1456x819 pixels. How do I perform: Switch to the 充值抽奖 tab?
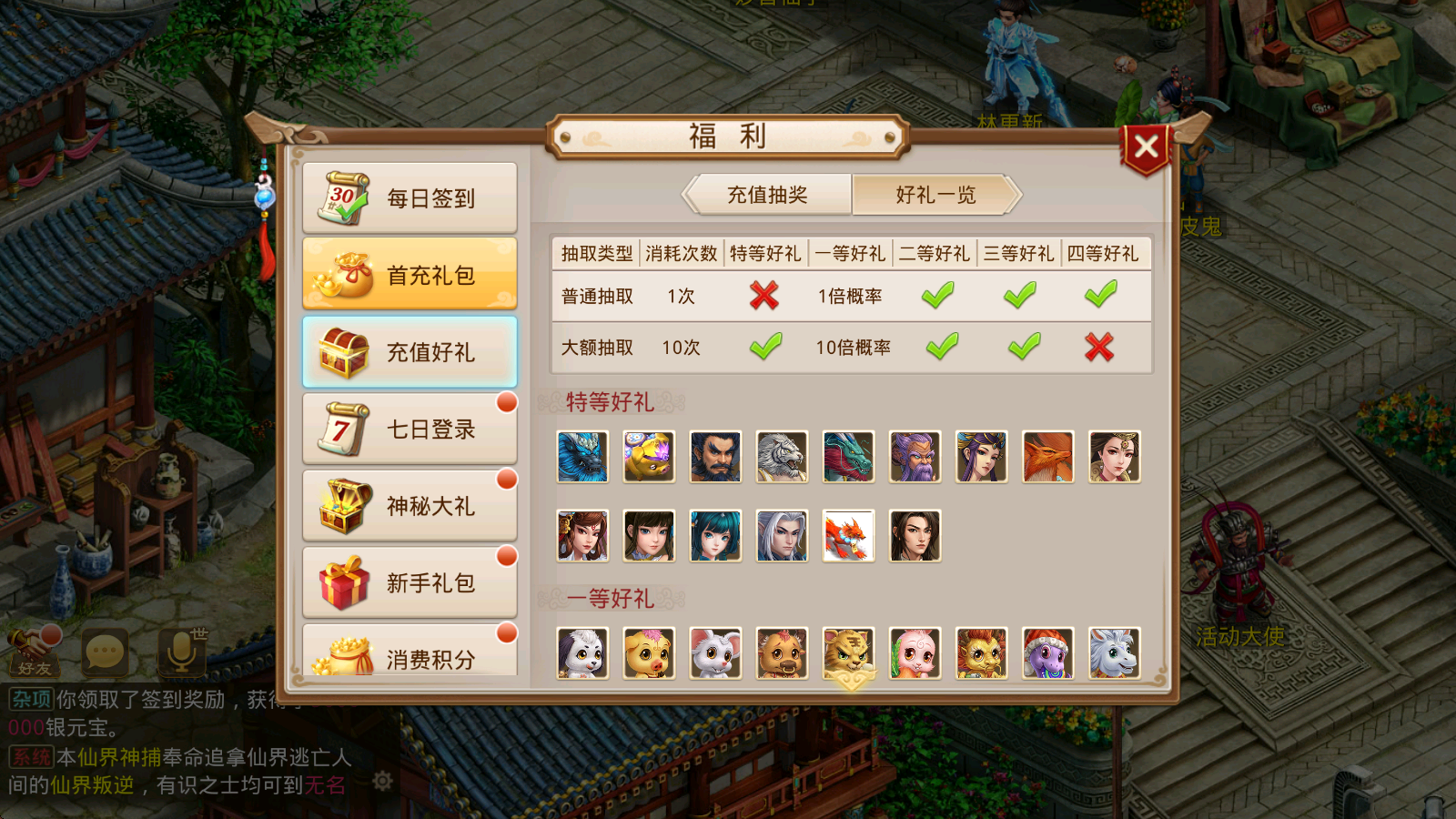pyautogui.click(x=769, y=194)
